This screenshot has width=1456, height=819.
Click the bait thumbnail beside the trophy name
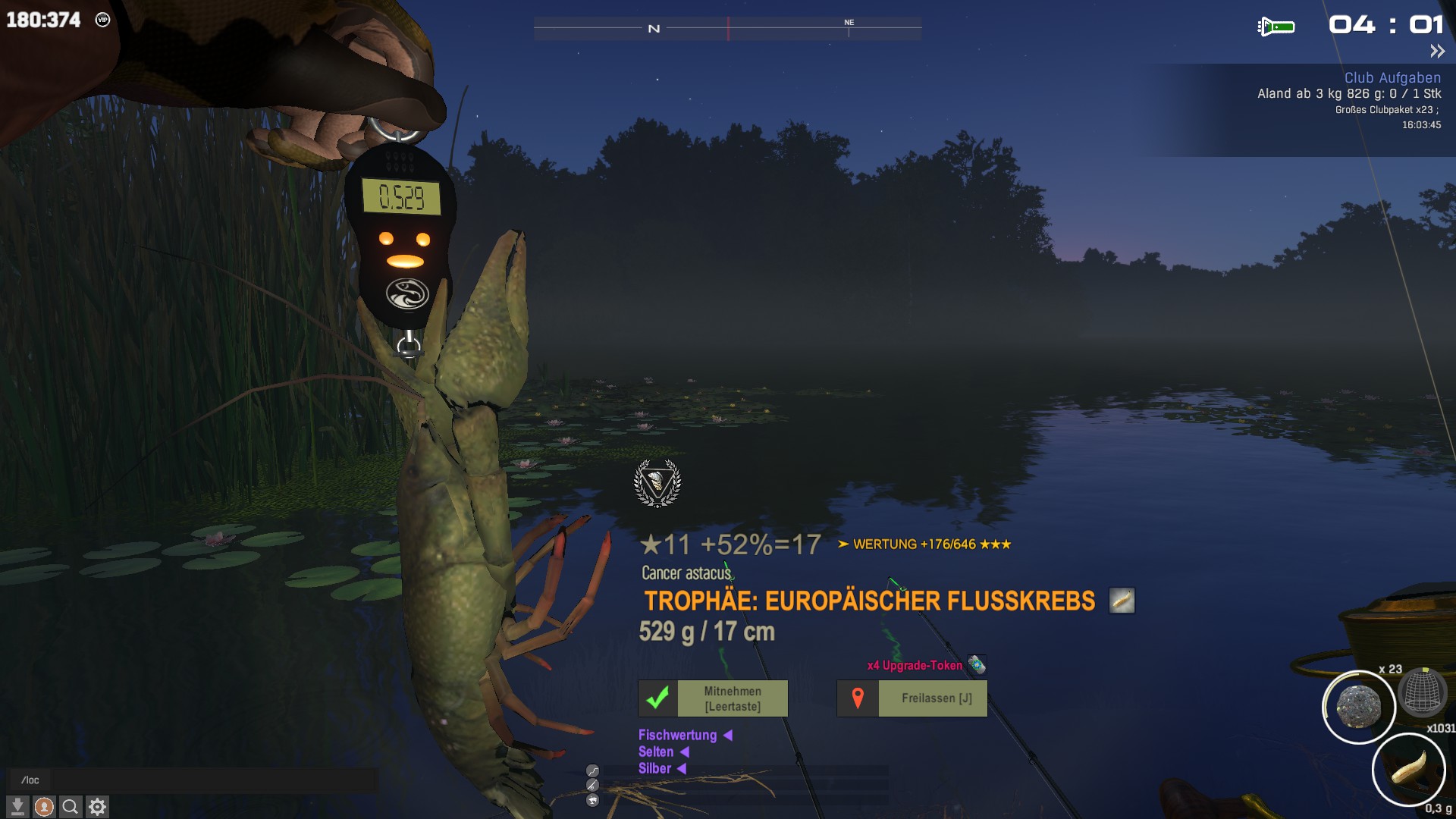(x=1122, y=600)
